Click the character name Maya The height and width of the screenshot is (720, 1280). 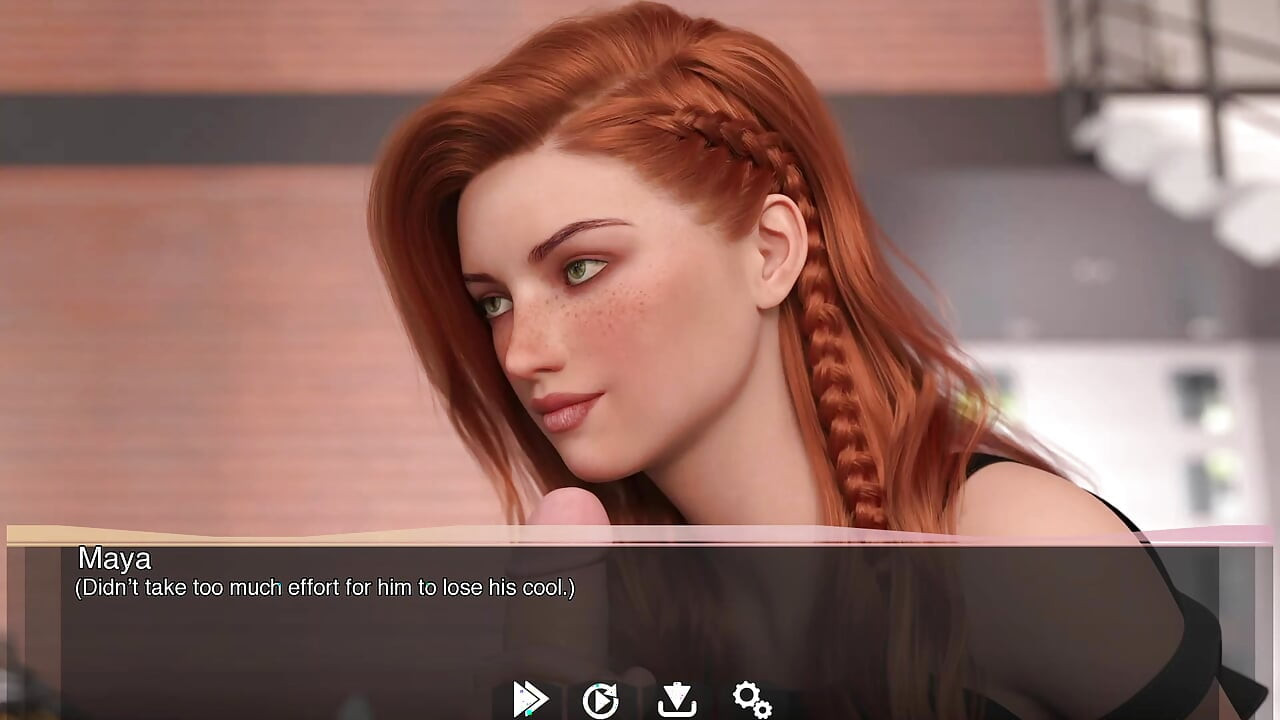coord(115,560)
